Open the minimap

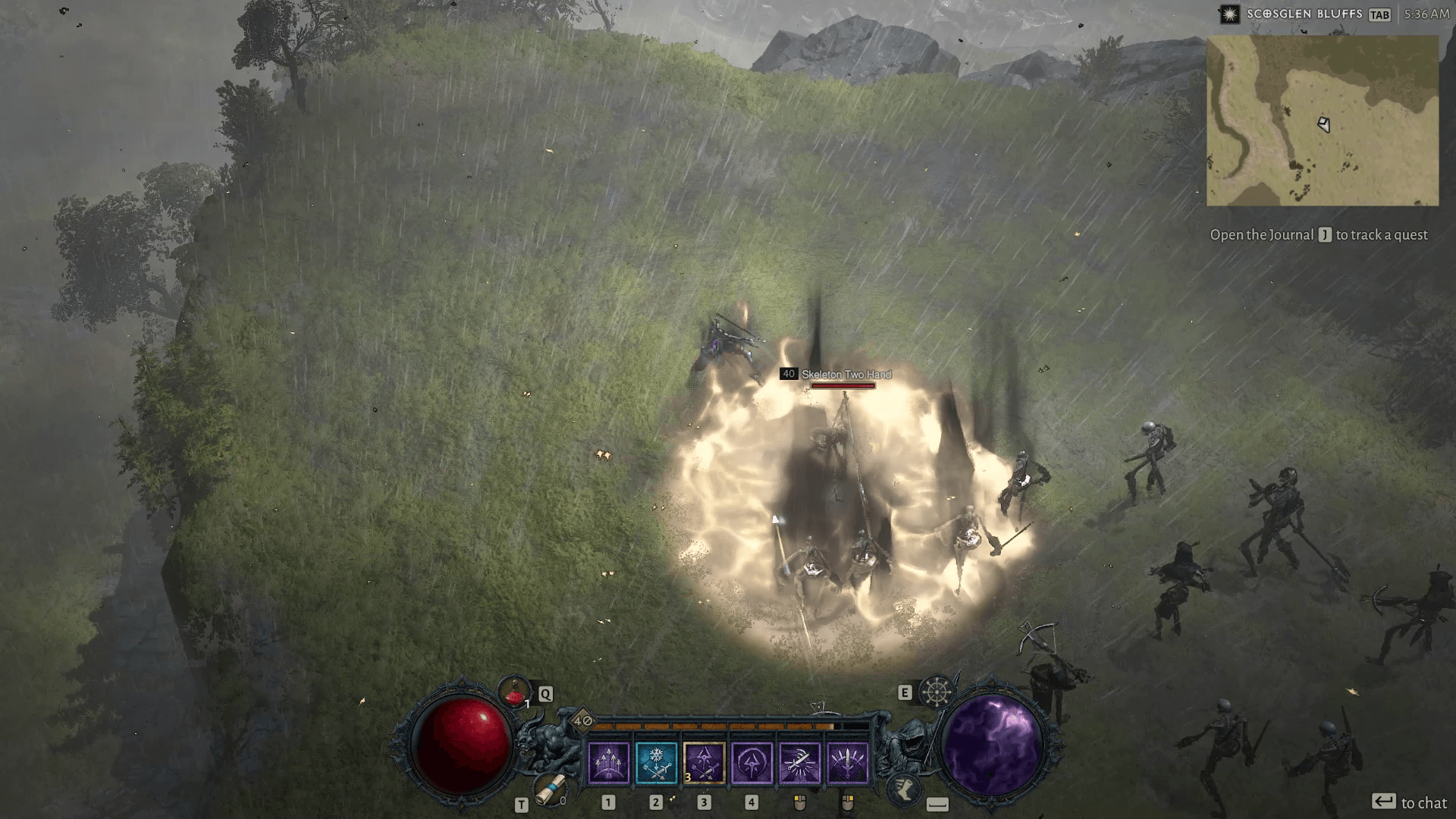point(1323,121)
